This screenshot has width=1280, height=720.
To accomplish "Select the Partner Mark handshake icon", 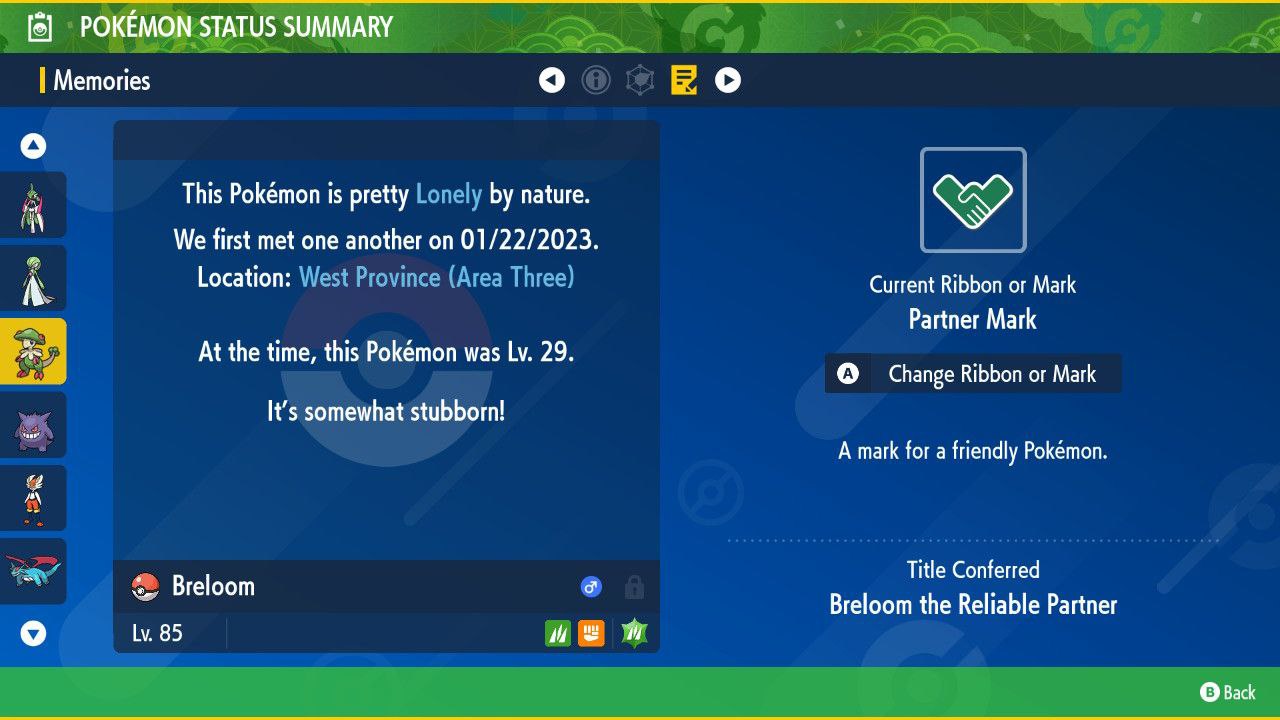I will (x=973, y=200).
